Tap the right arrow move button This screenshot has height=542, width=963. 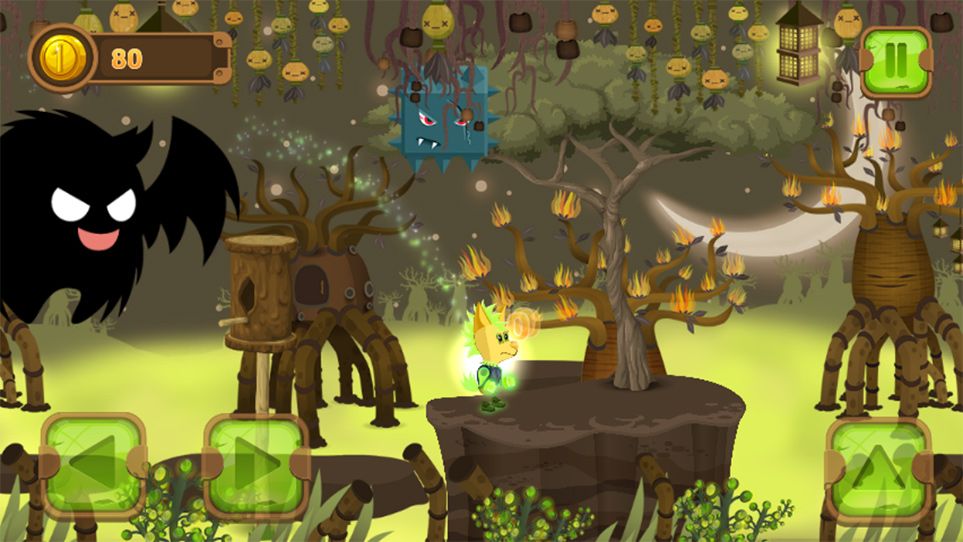[x=256, y=466]
